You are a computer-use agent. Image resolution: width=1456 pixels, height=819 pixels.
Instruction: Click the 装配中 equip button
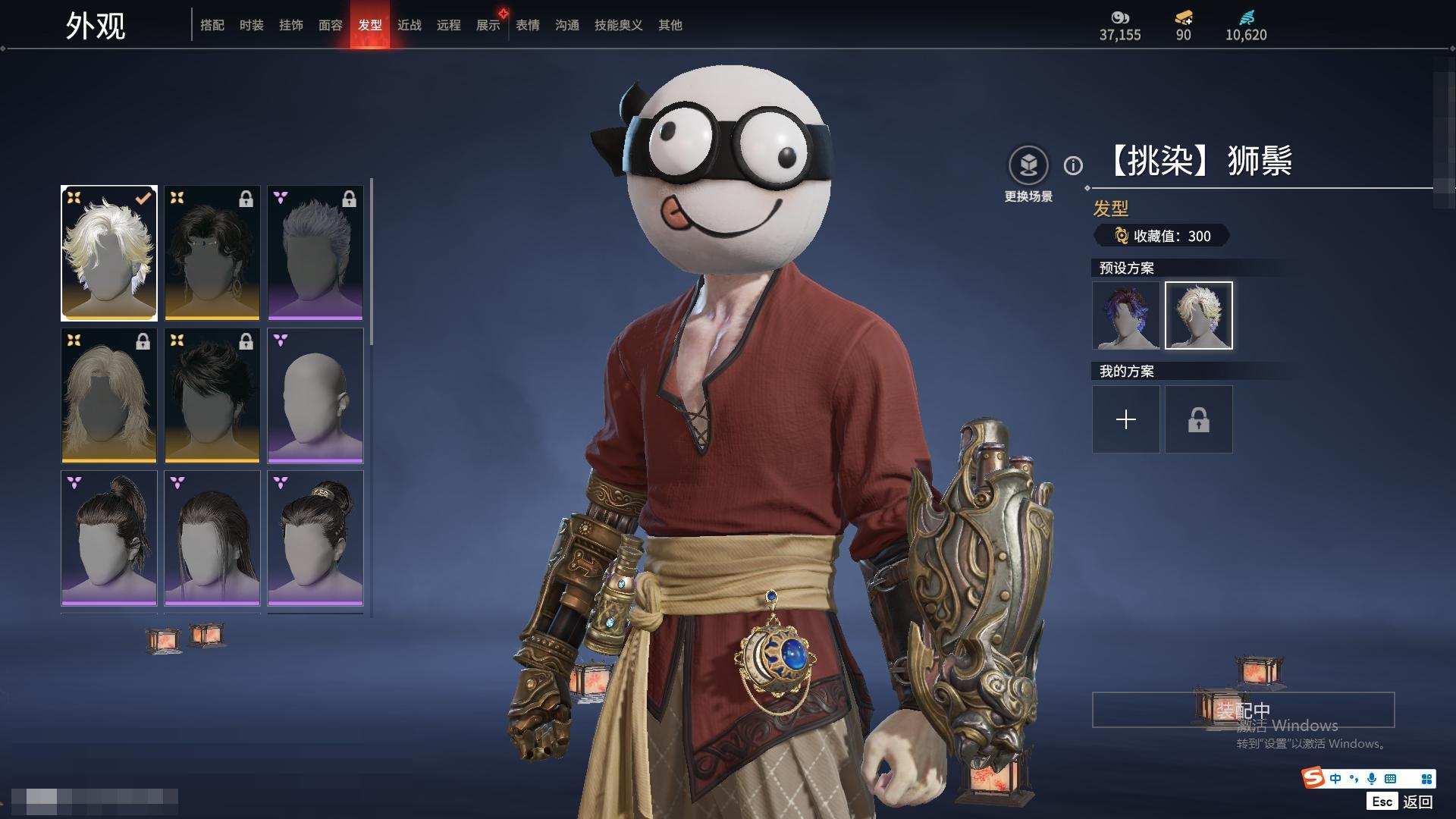[1243, 710]
